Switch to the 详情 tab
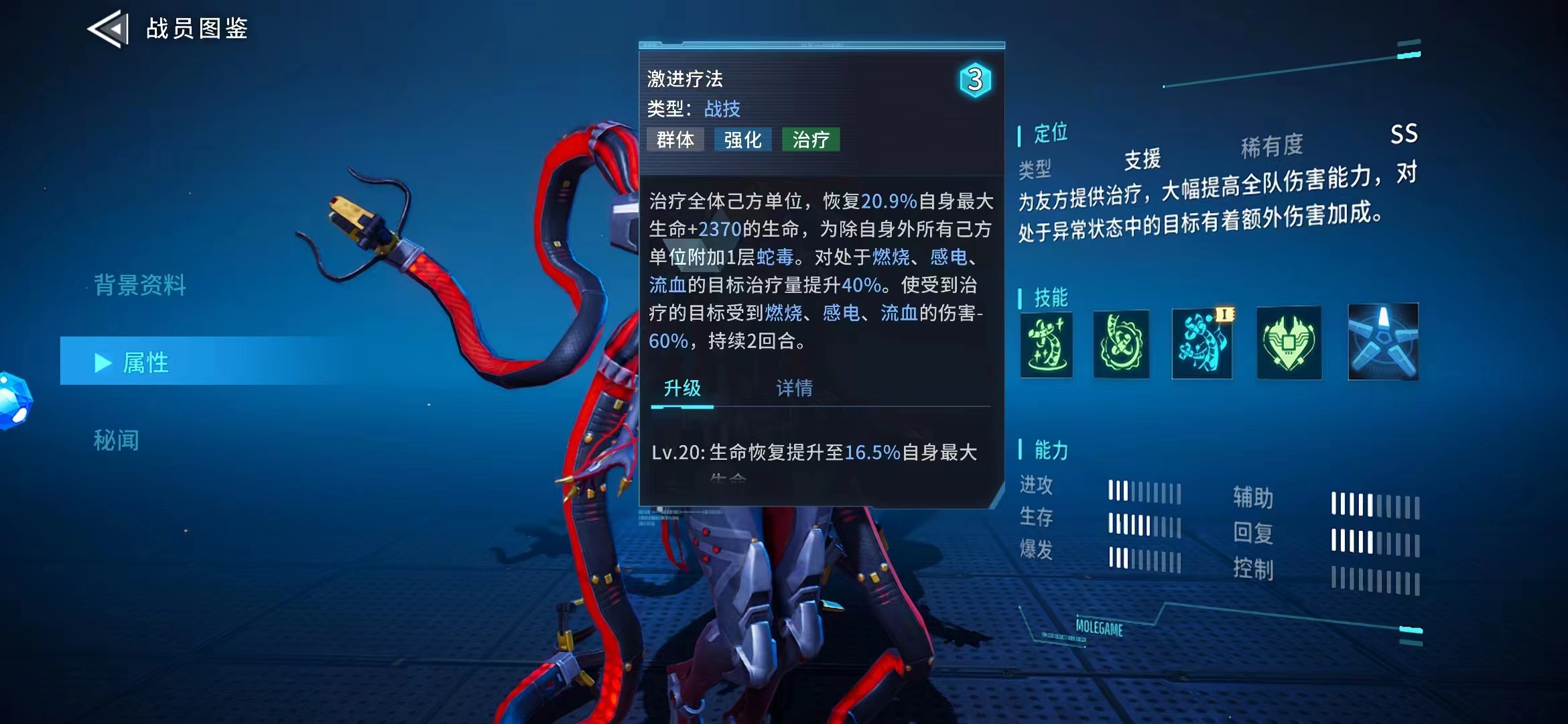 [x=794, y=387]
